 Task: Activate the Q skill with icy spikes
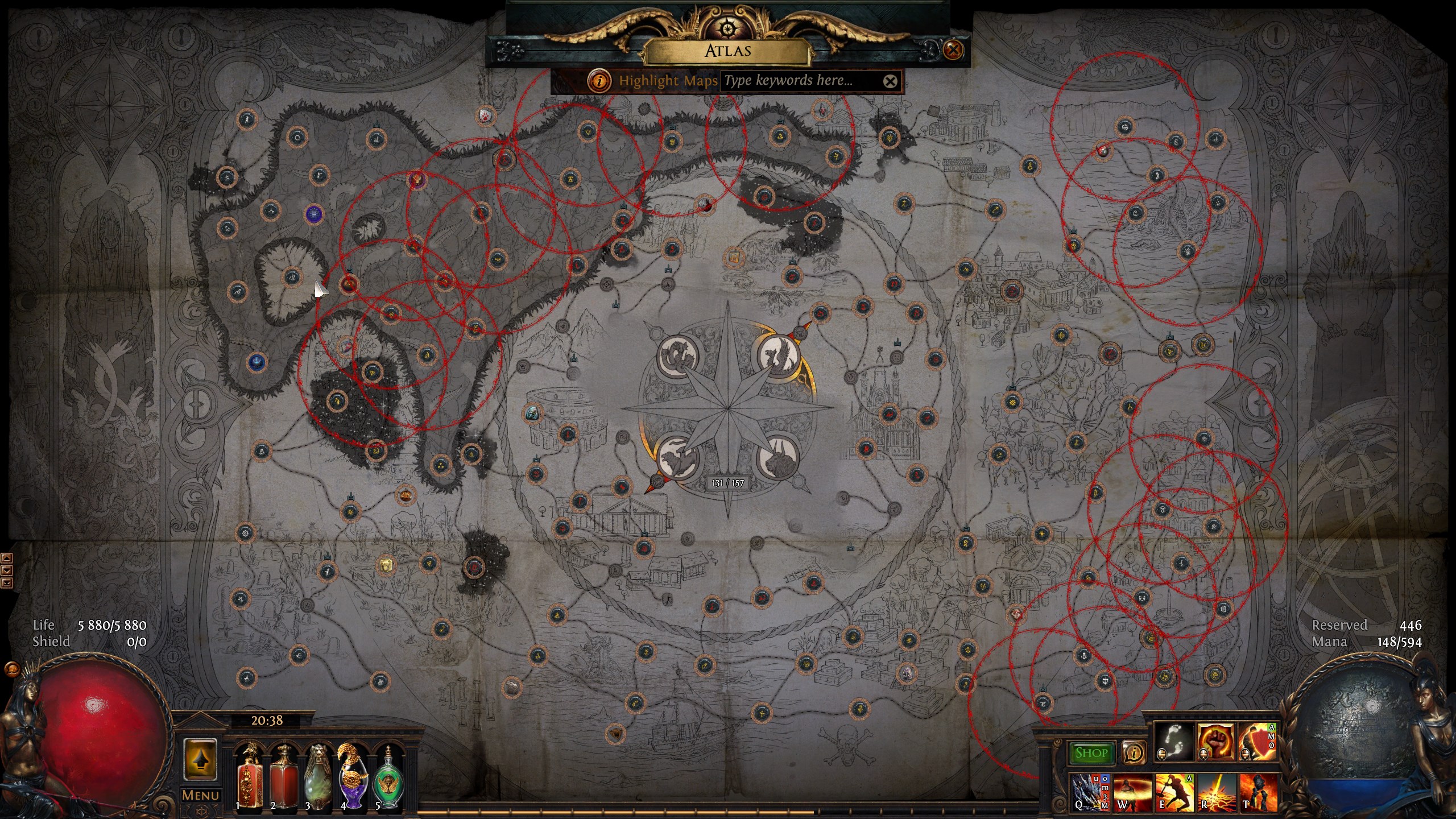point(1090,792)
